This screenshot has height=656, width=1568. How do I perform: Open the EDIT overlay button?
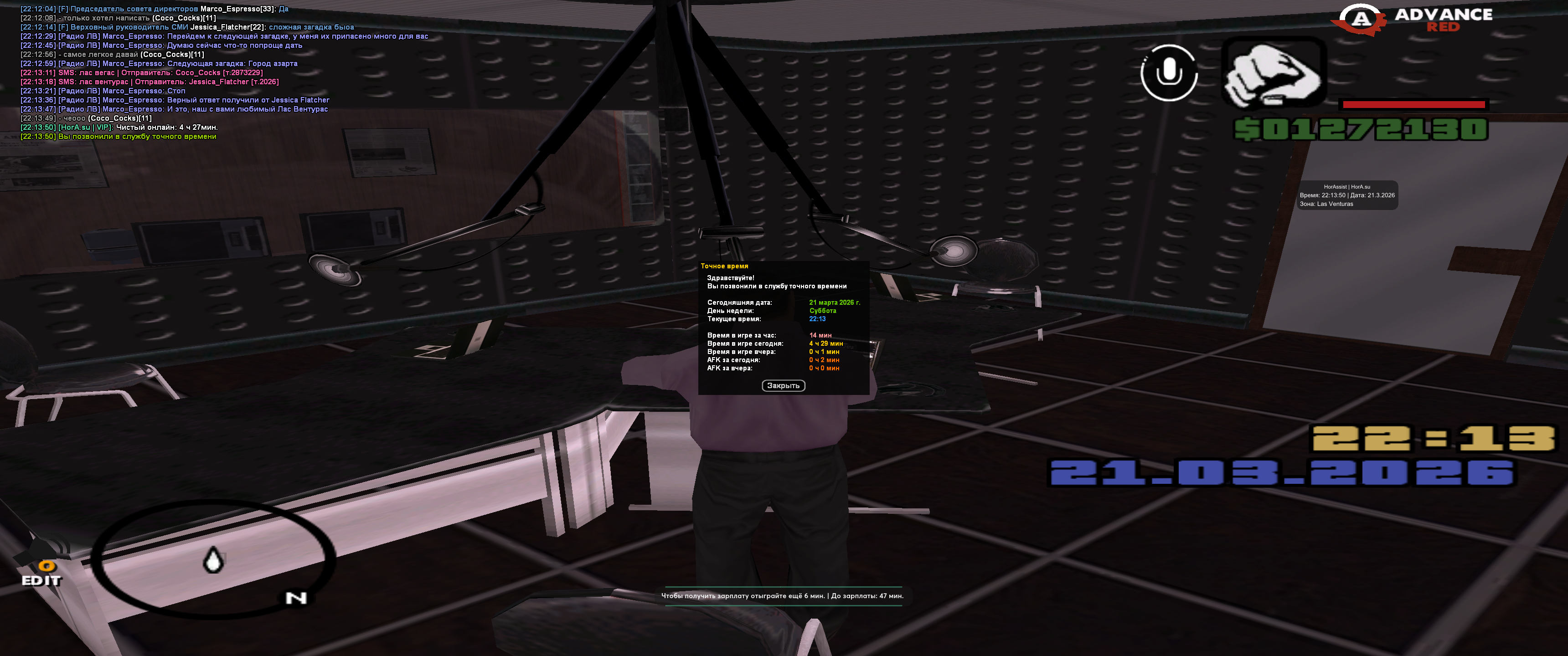pyautogui.click(x=42, y=574)
